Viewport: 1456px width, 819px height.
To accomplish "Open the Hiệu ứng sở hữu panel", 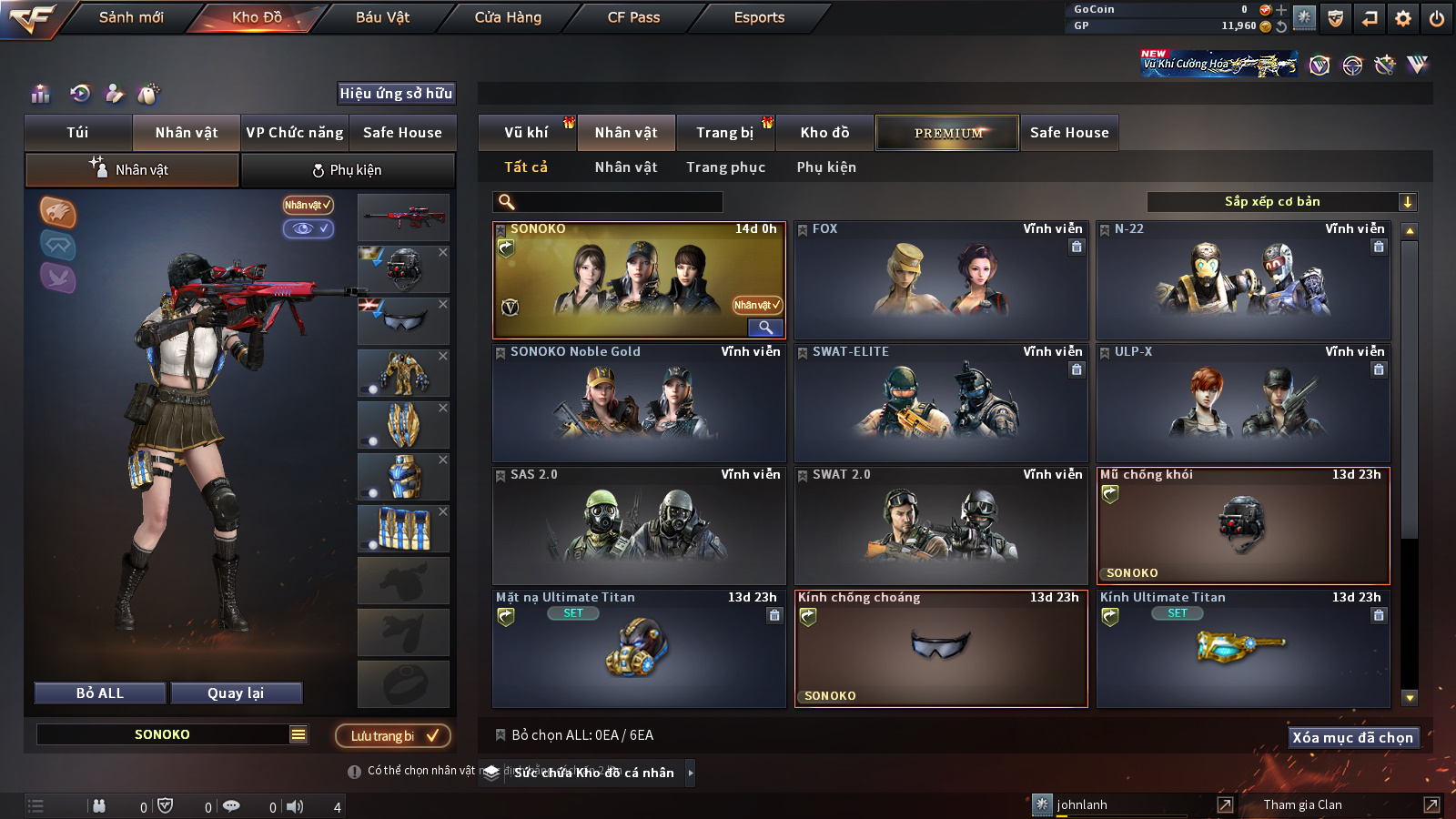I will (396, 94).
